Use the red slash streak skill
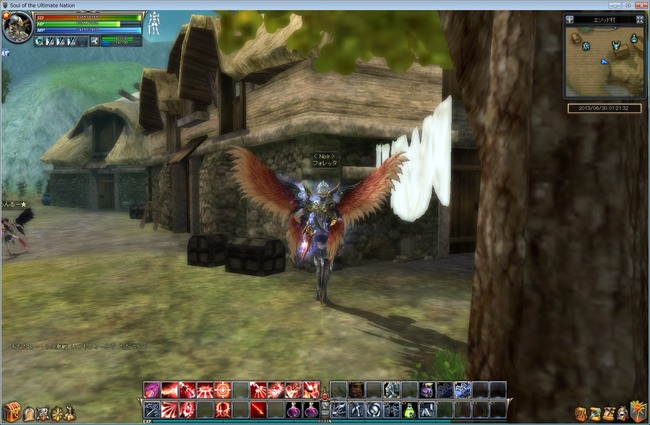Viewport: 650px width, 425px height. tap(258, 409)
